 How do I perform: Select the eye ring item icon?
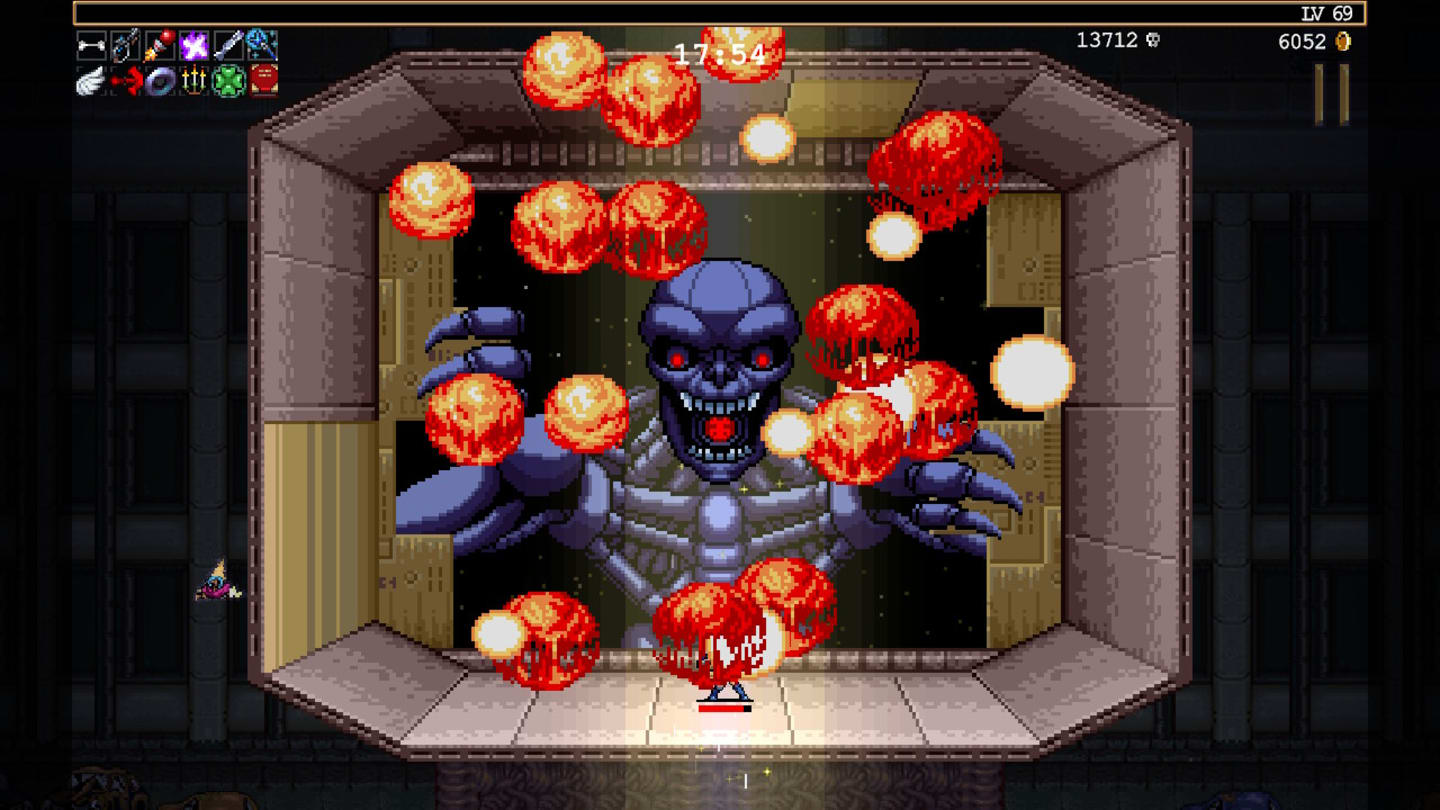tap(159, 80)
